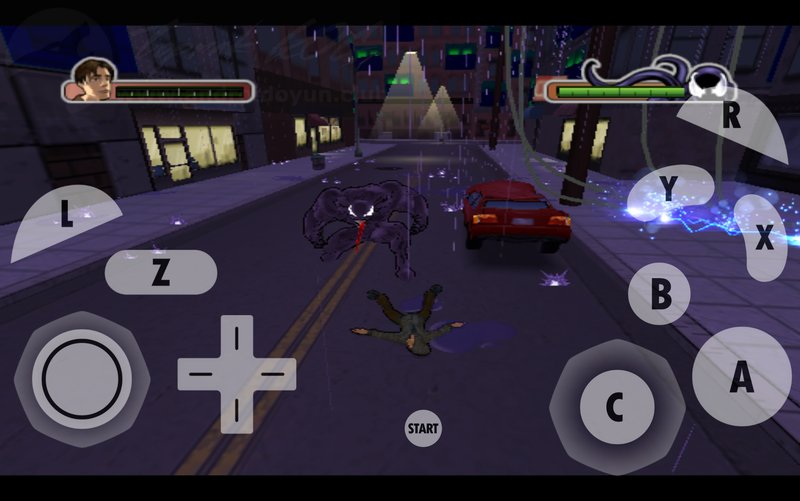
Task: Tap the Z trigger button
Action: [x=160, y=273]
